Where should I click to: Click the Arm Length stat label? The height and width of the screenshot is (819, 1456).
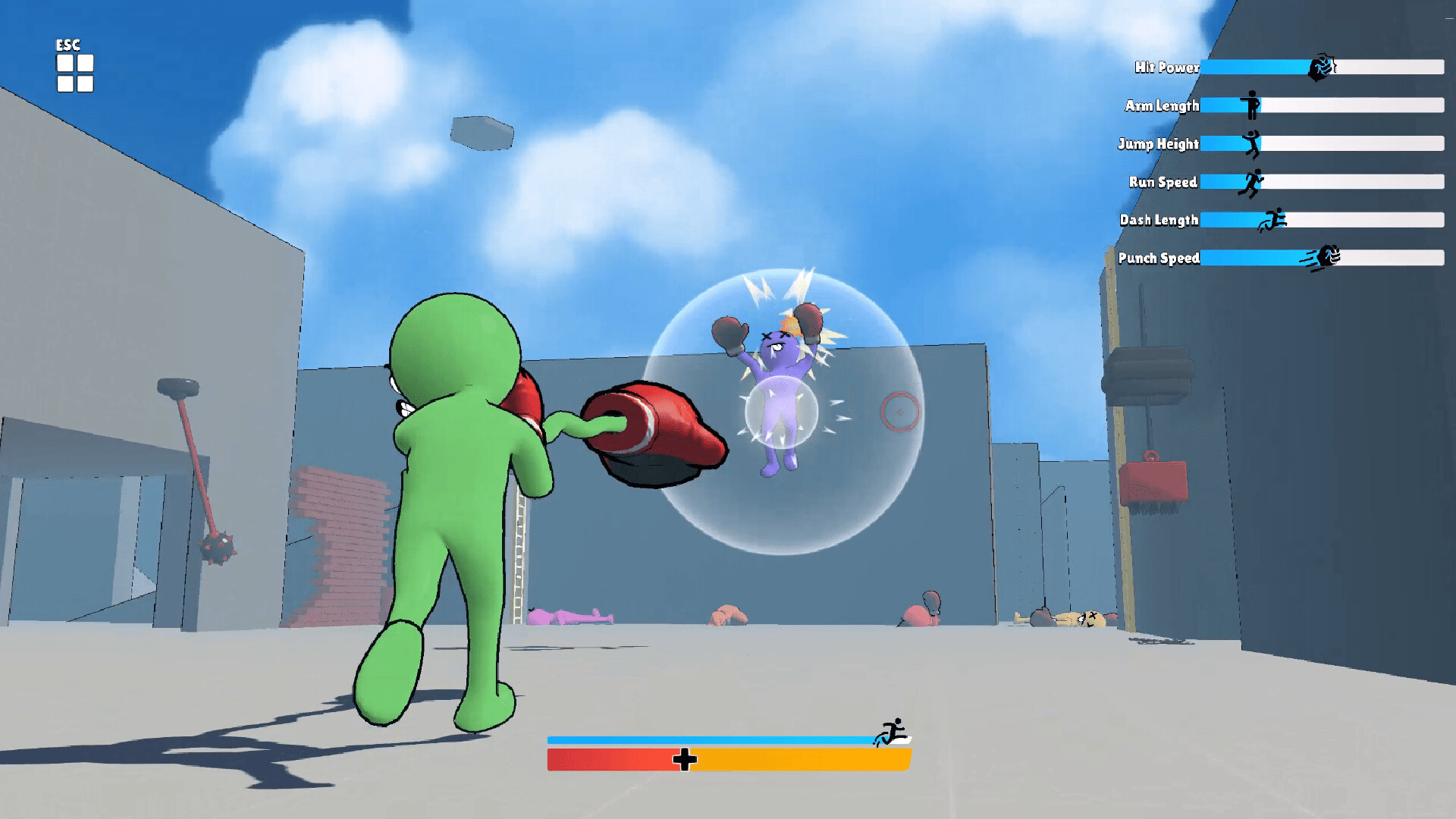pos(1162,105)
